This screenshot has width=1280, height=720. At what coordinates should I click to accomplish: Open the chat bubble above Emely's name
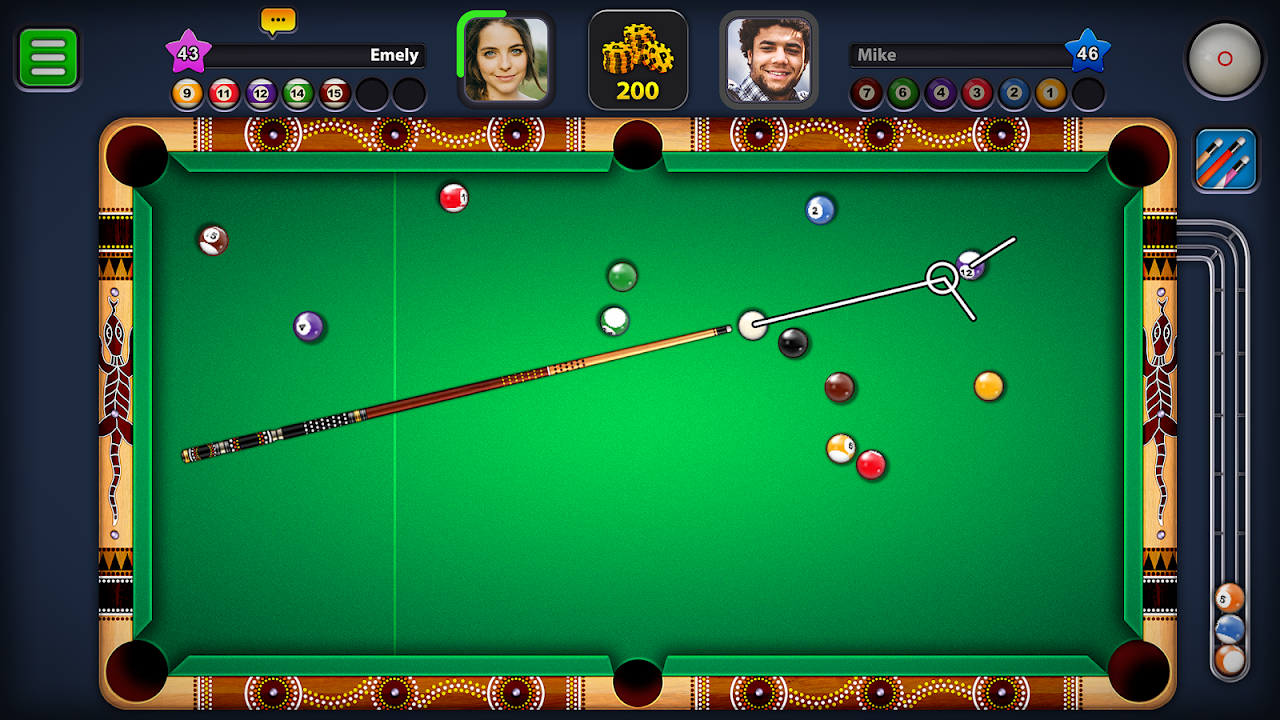277,19
